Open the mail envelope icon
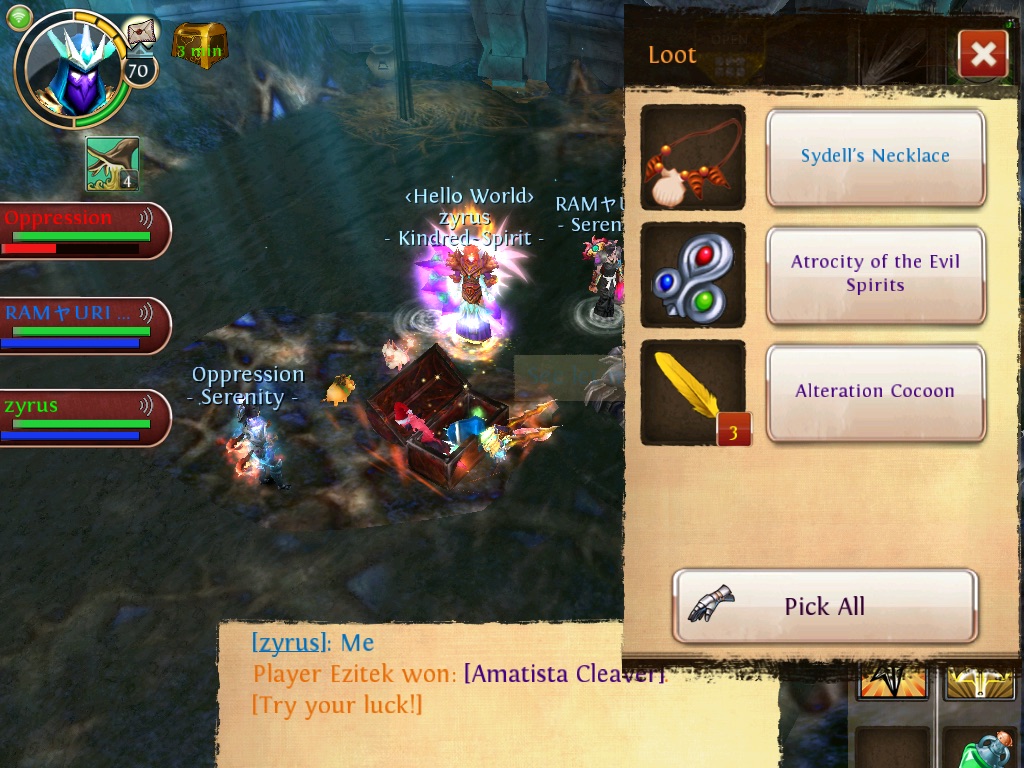Viewport: 1024px width, 768px height. pyautogui.click(x=142, y=33)
